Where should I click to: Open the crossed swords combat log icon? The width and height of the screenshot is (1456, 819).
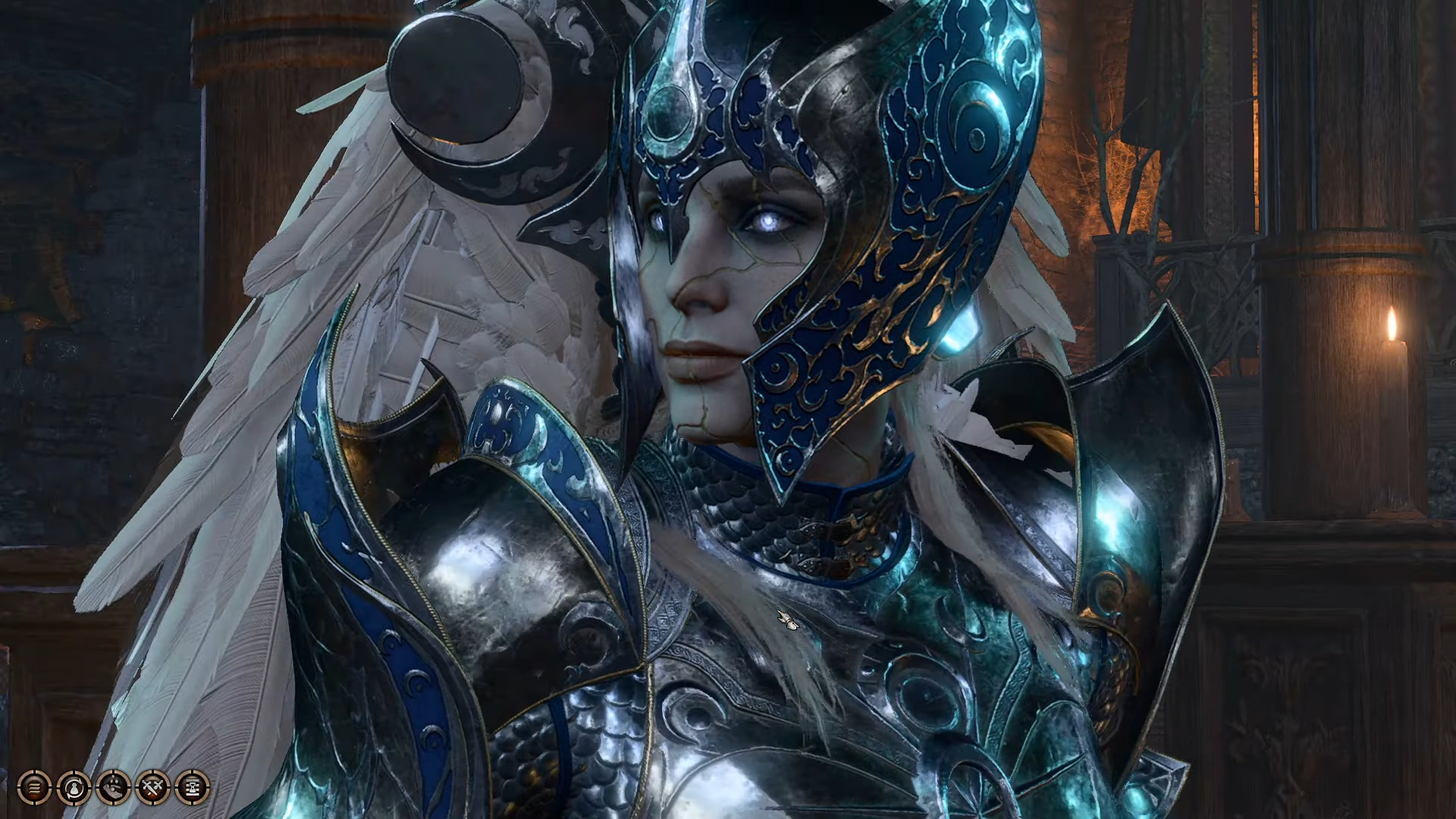[152, 788]
